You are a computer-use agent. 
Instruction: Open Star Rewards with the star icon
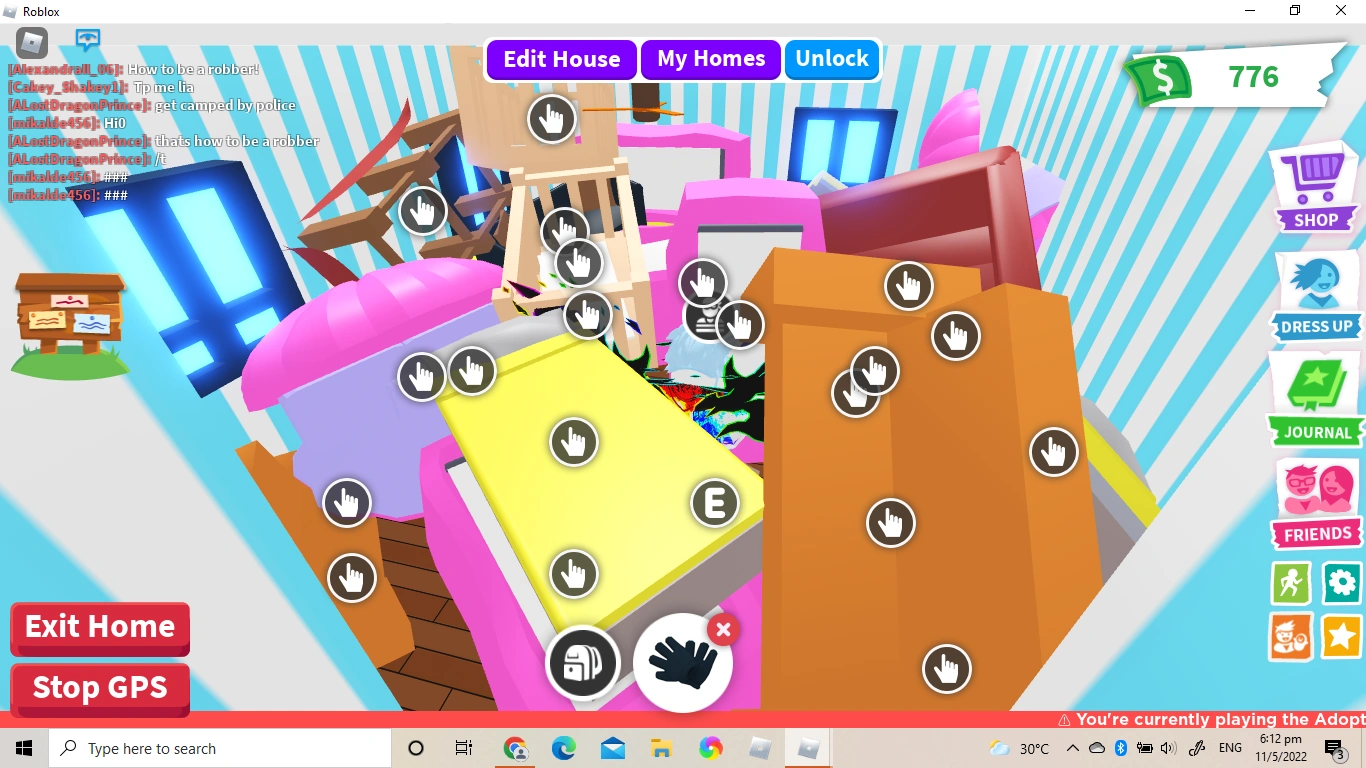1341,636
